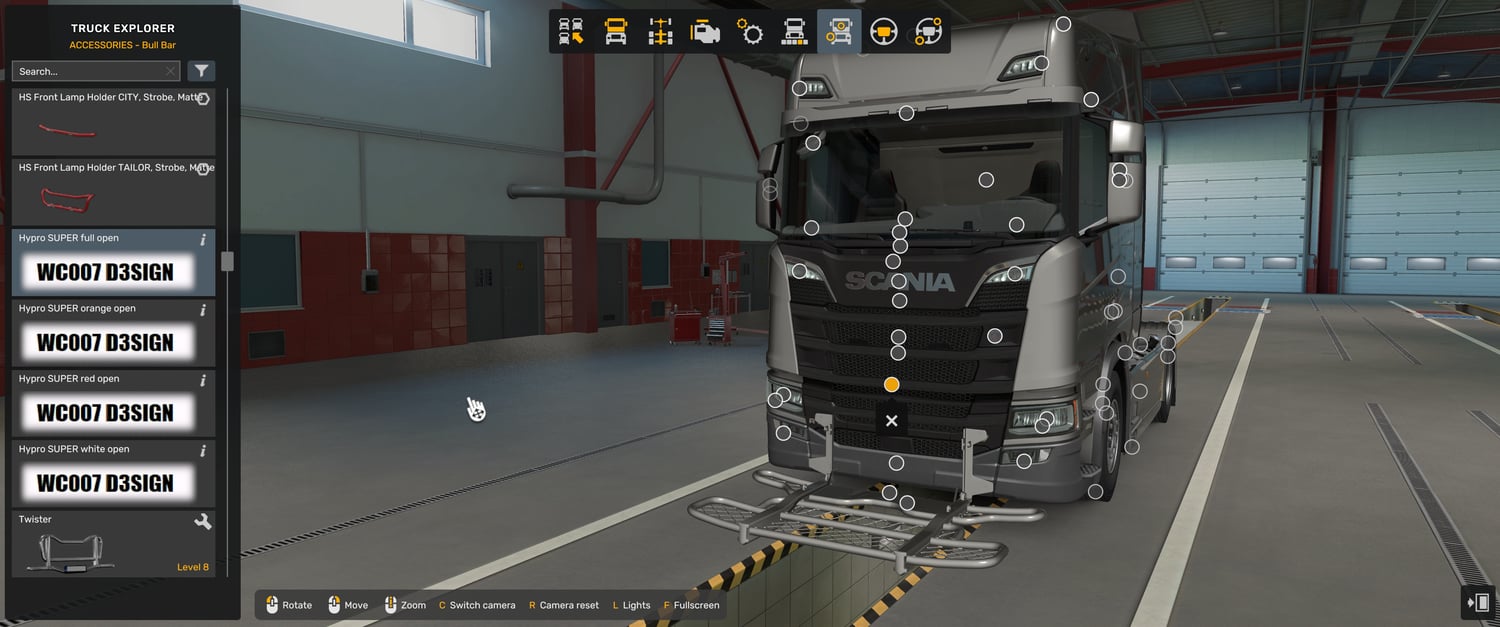Viewport: 1500px width, 627px height.
Task: Select the Twister bull bar entry
Action: [113, 544]
